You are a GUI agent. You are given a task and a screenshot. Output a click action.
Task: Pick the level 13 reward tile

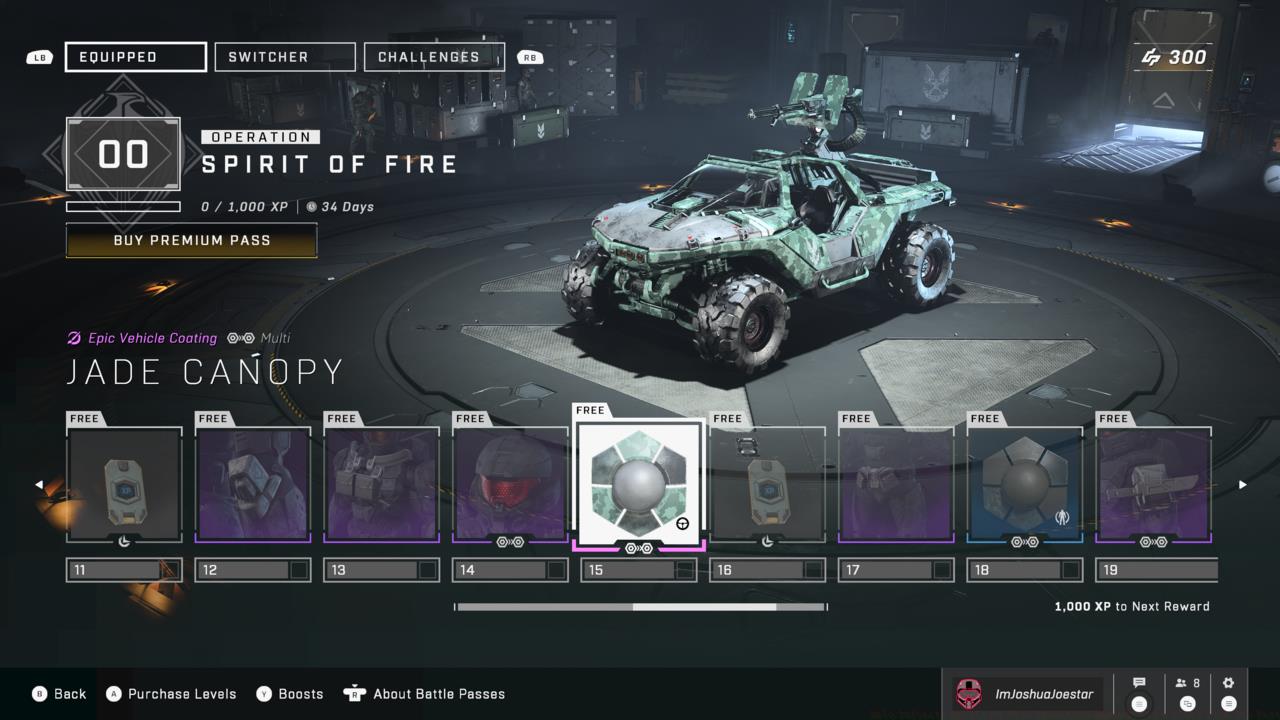(381, 485)
